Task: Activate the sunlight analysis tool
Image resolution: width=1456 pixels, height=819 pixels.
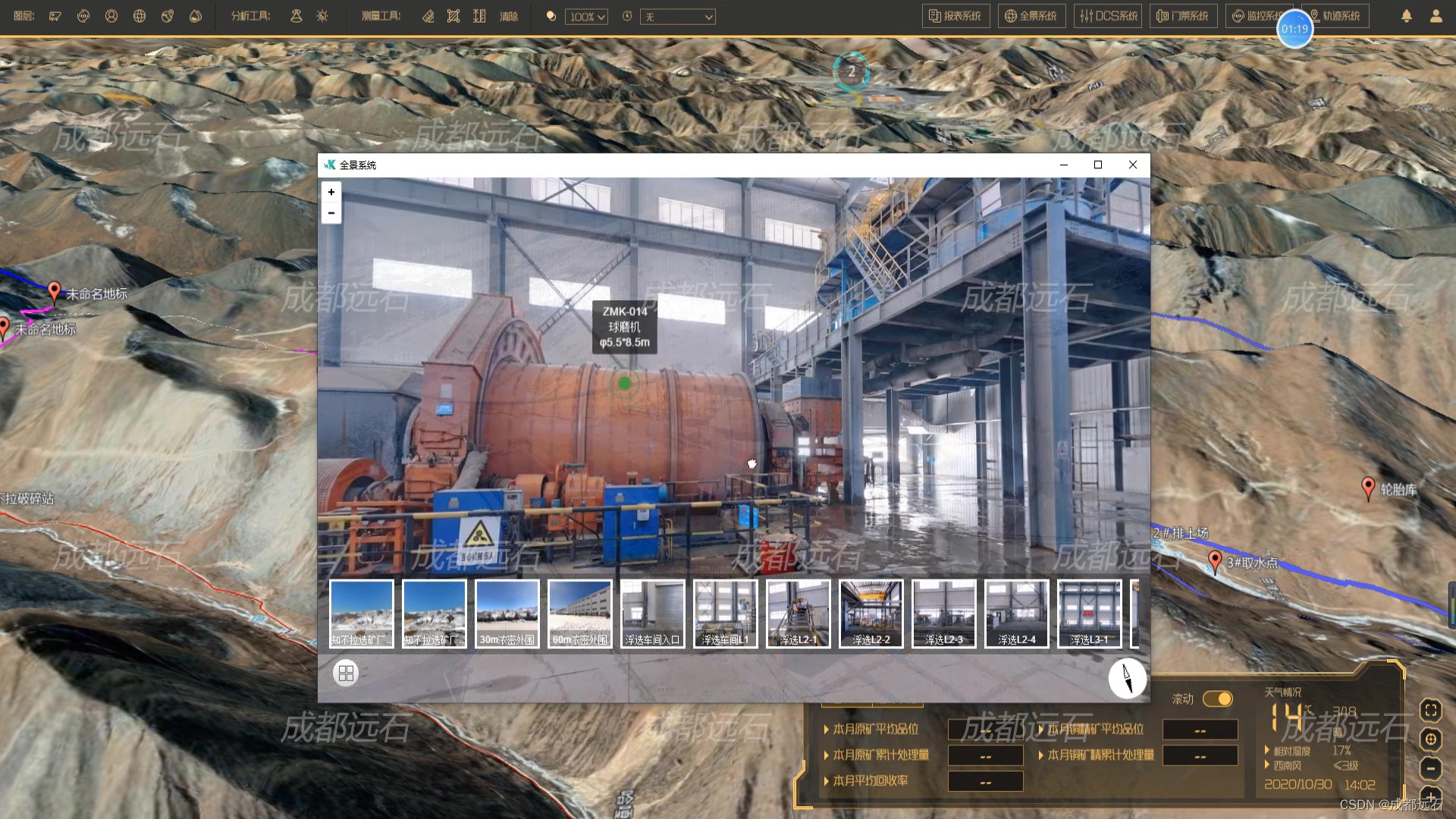Action: [x=322, y=16]
